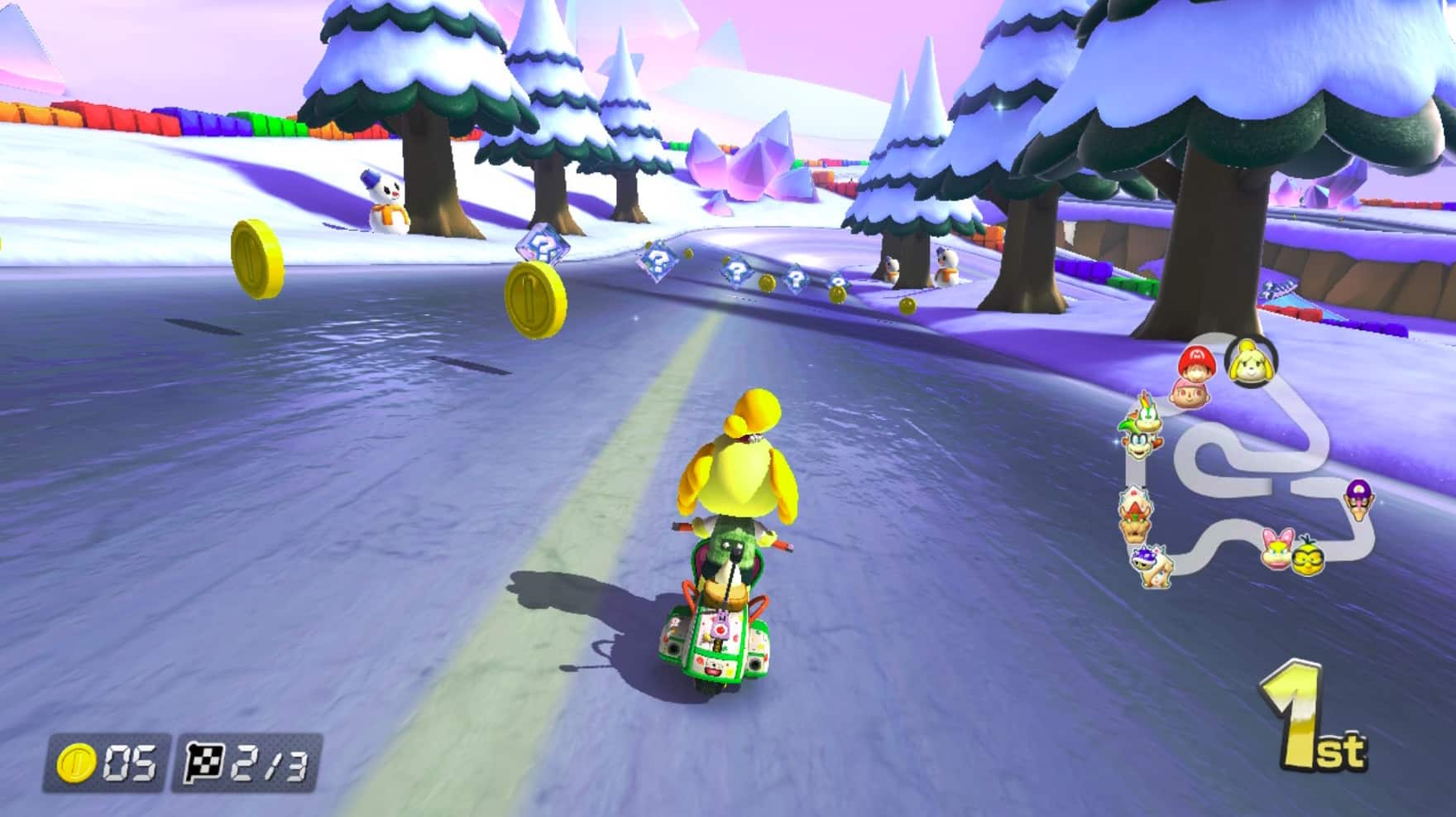The height and width of the screenshot is (817, 1456).
Task: Click Mario's head on the course map
Action: (1197, 362)
